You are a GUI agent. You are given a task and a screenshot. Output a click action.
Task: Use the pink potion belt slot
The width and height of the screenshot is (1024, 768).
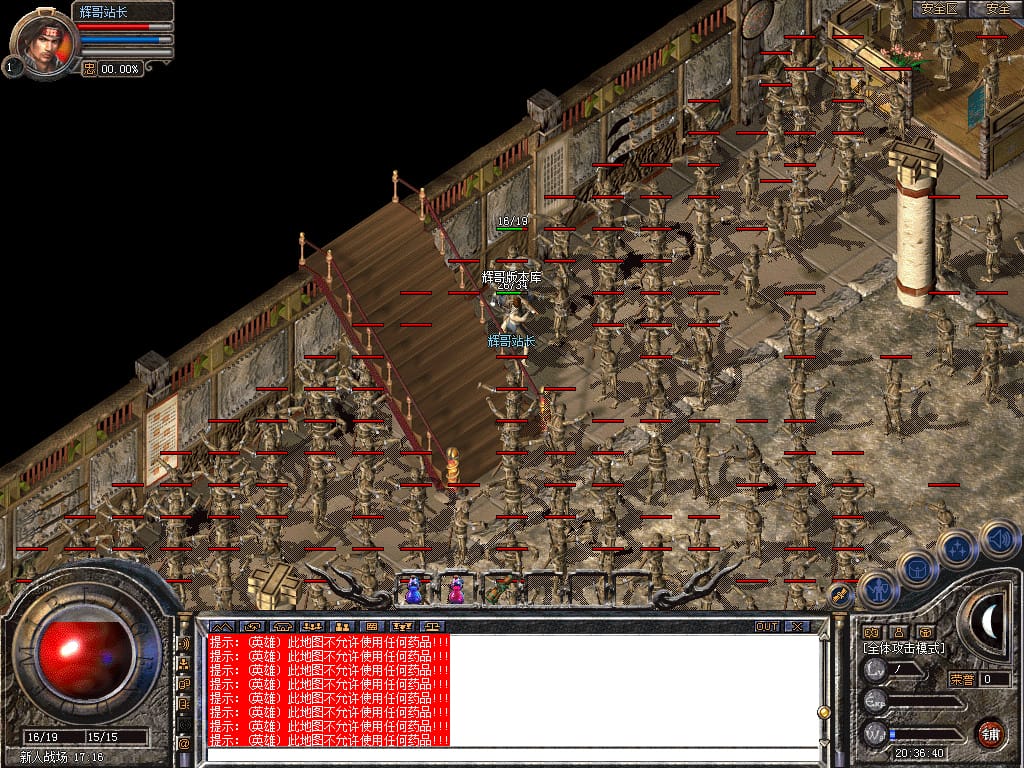point(456,591)
